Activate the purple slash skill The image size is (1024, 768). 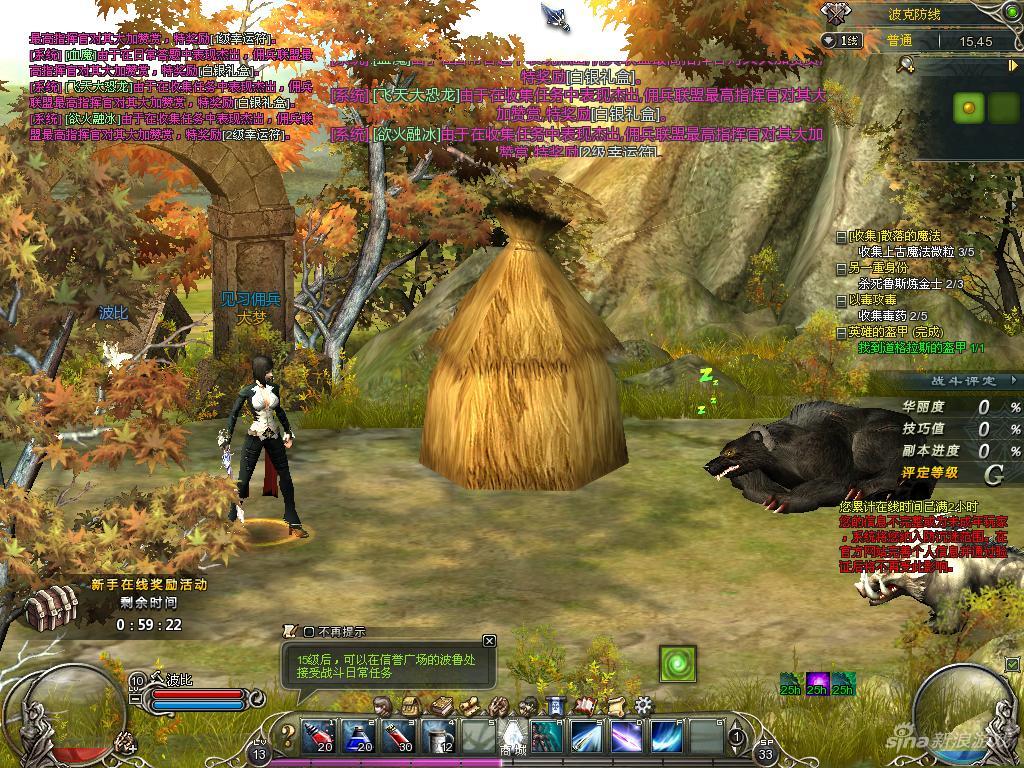(627, 738)
